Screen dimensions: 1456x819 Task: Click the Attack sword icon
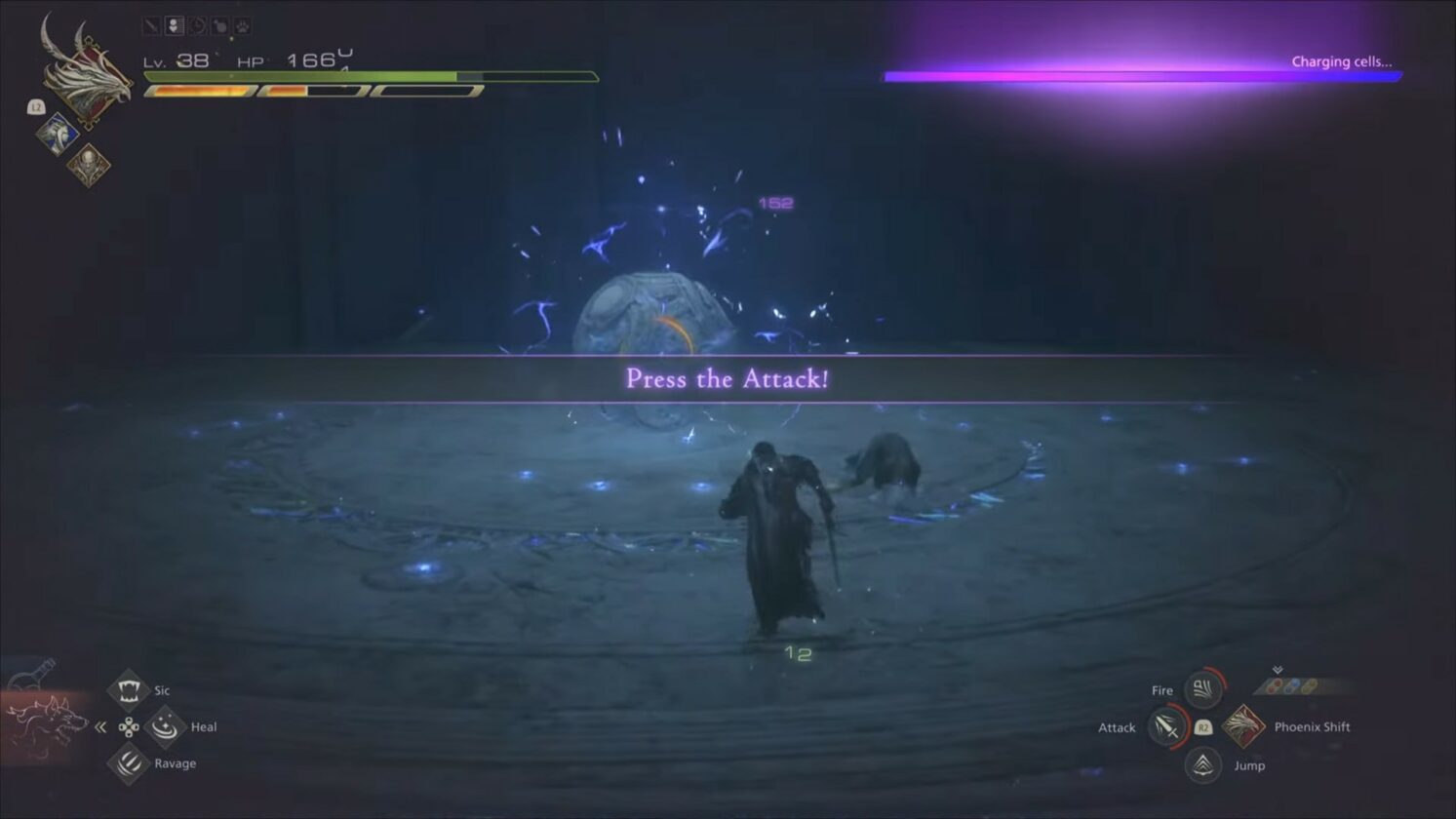[1167, 727]
